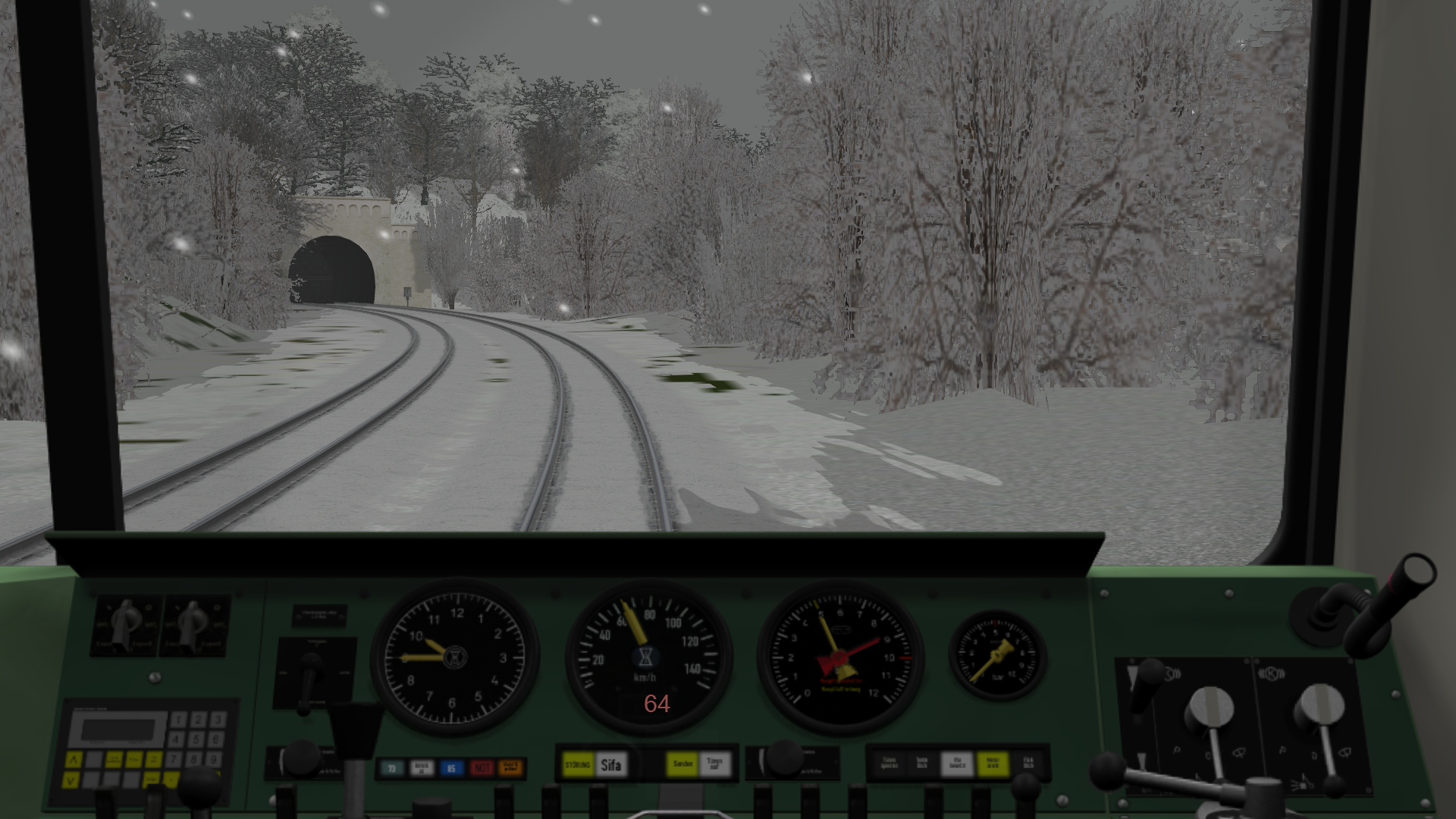This screenshot has height=819, width=1456.
Task: Select the blue 85 button
Action: (451, 768)
